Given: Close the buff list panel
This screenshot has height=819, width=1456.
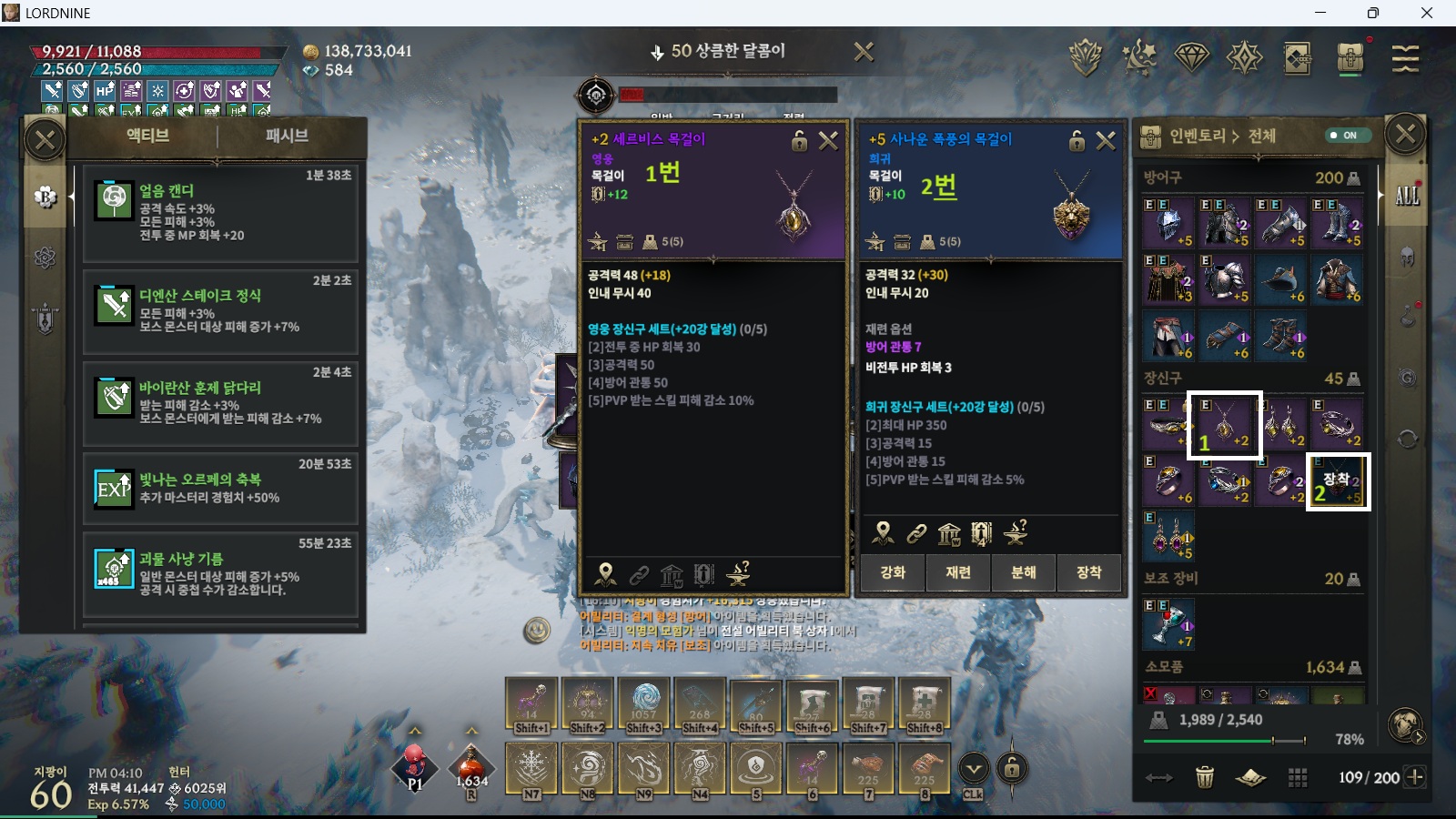Looking at the screenshot, I should 45,140.
